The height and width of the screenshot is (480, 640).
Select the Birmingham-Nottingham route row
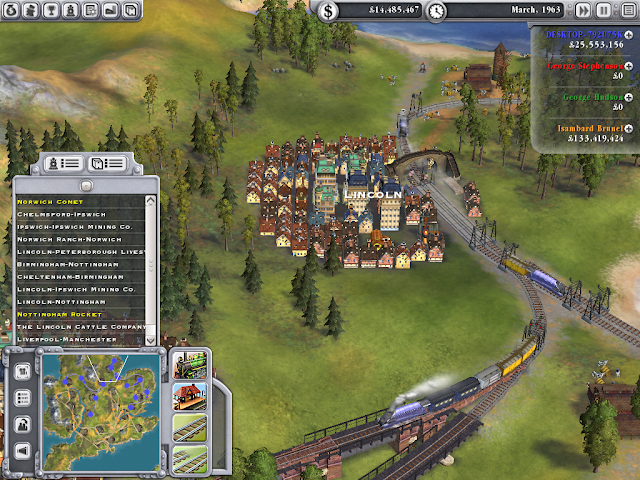70,265
